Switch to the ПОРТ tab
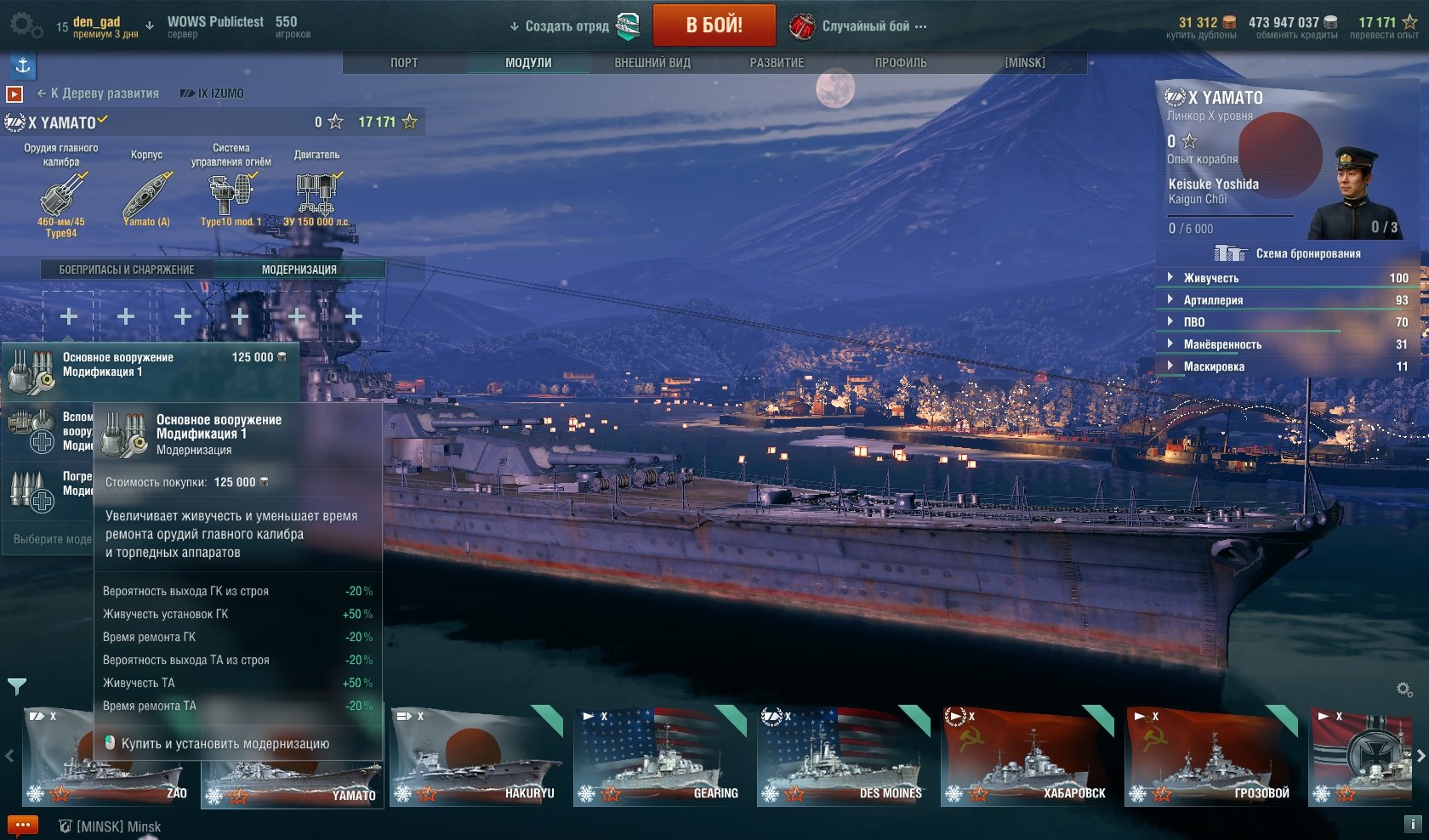1429x840 pixels. coord(404,63)
